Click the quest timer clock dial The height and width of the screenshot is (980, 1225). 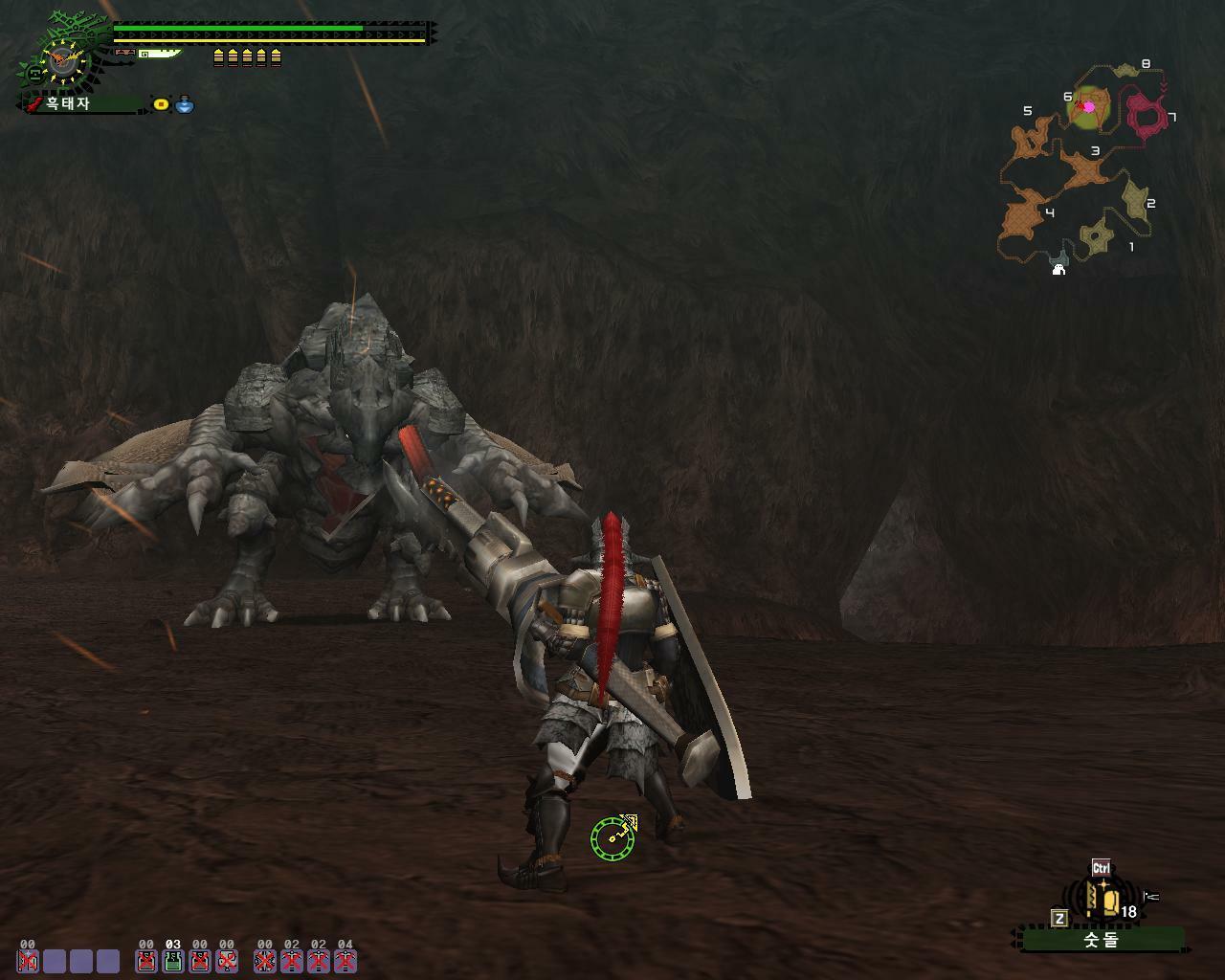point(64,62)
